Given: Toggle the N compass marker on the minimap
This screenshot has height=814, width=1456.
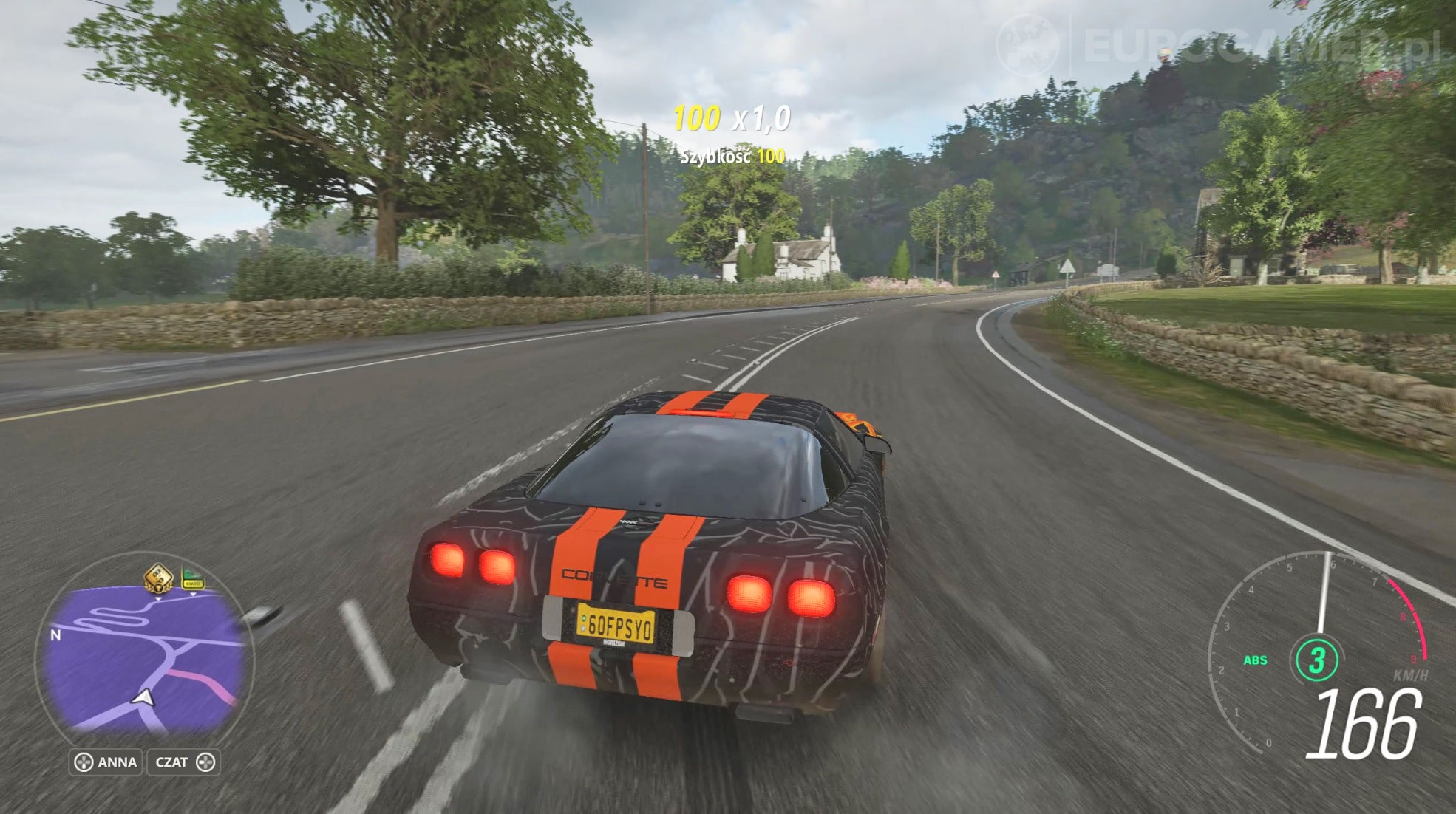Looking at the screenshot, I should pos(55,635).
